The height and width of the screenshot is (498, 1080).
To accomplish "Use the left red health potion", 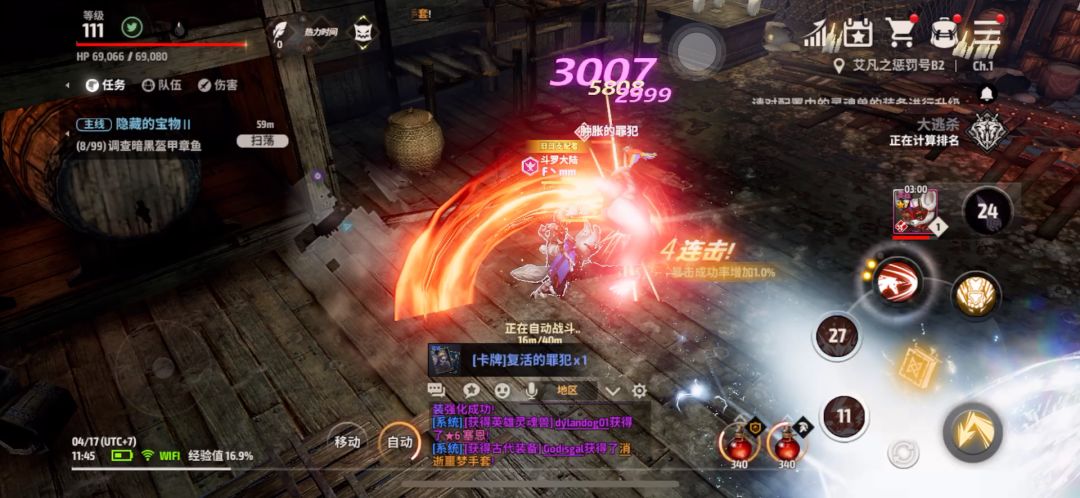I will tap(740, 440).
